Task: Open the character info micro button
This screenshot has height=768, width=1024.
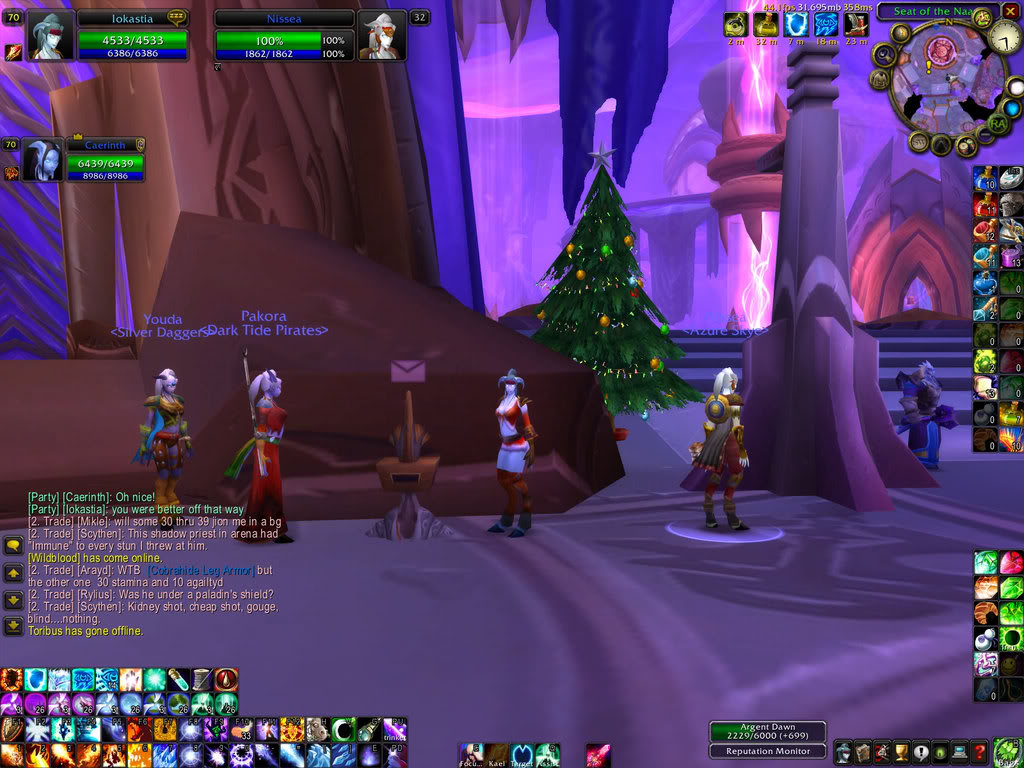Action: (843, 752)
